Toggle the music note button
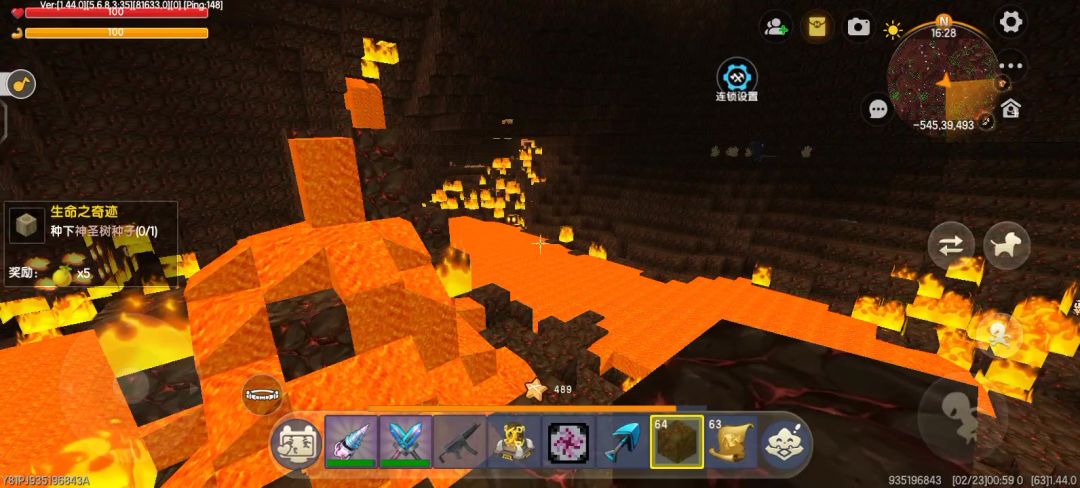The image size is (1080, 488). click(x=20, y=84)
